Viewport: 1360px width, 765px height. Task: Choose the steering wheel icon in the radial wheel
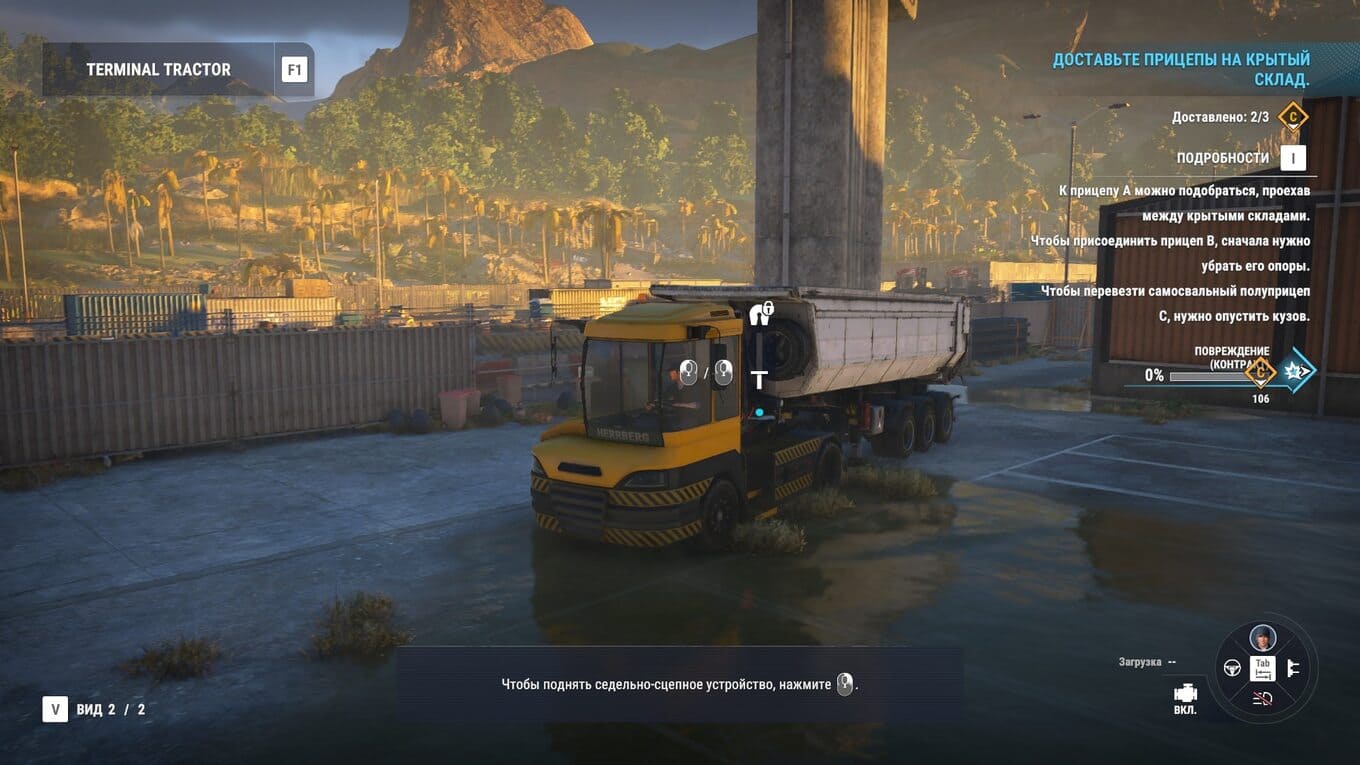(1232, 668)
